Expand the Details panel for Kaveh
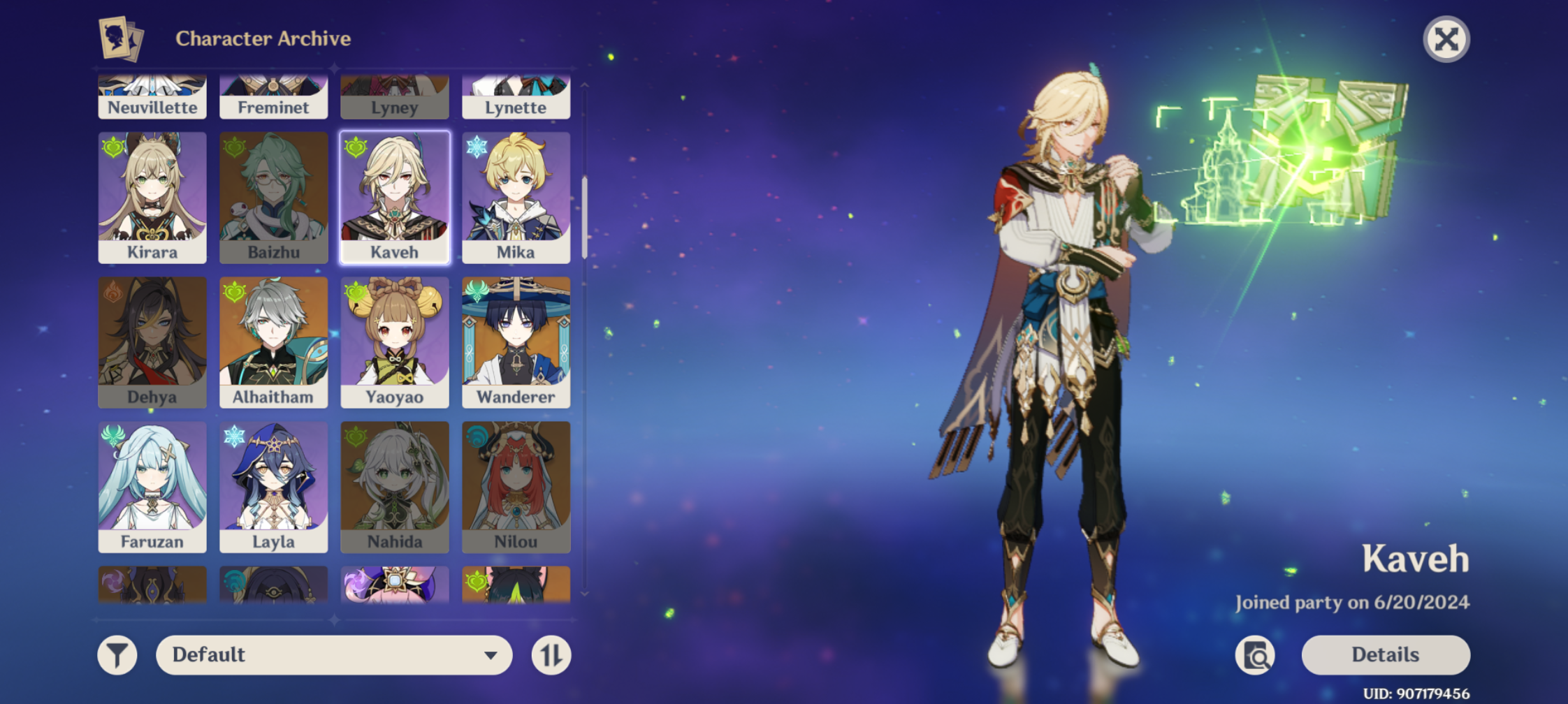Viewport: 1568px width, 704px height. pos(1384,654)
